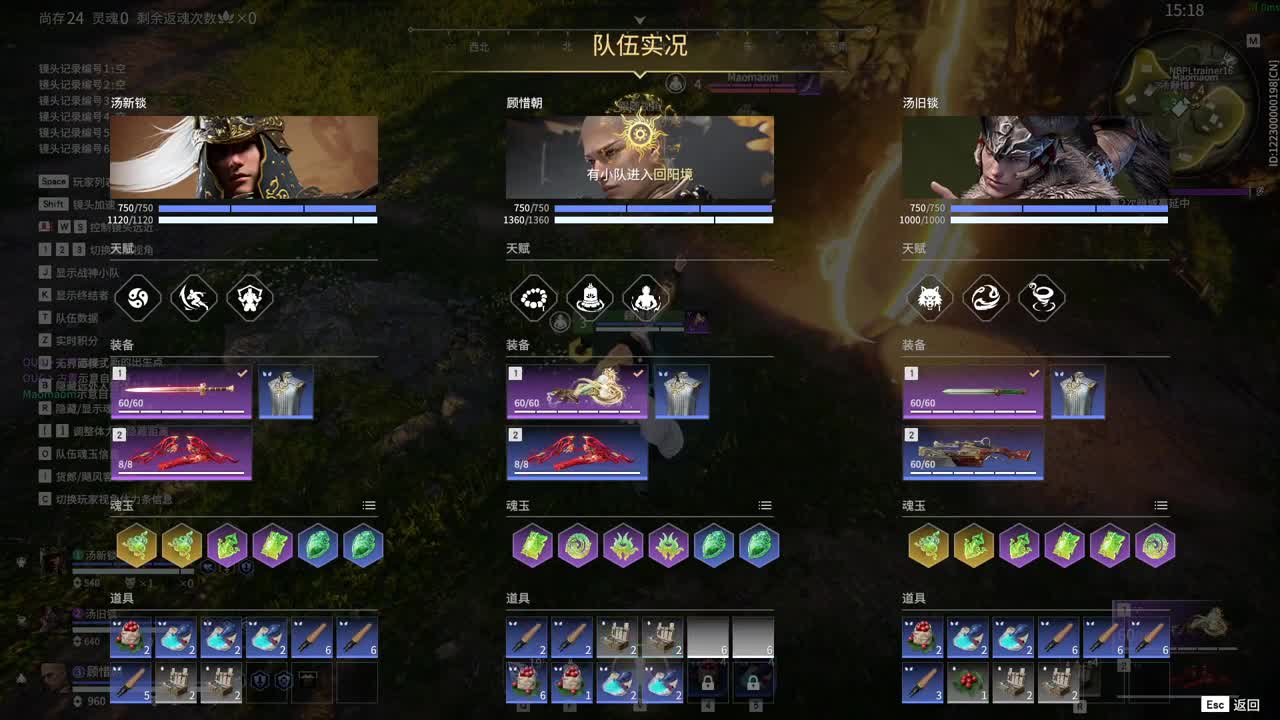Click the bell talent icon under 顾惜朝
Viewport: 1280px width, 720px height.
tap(589, 298)
